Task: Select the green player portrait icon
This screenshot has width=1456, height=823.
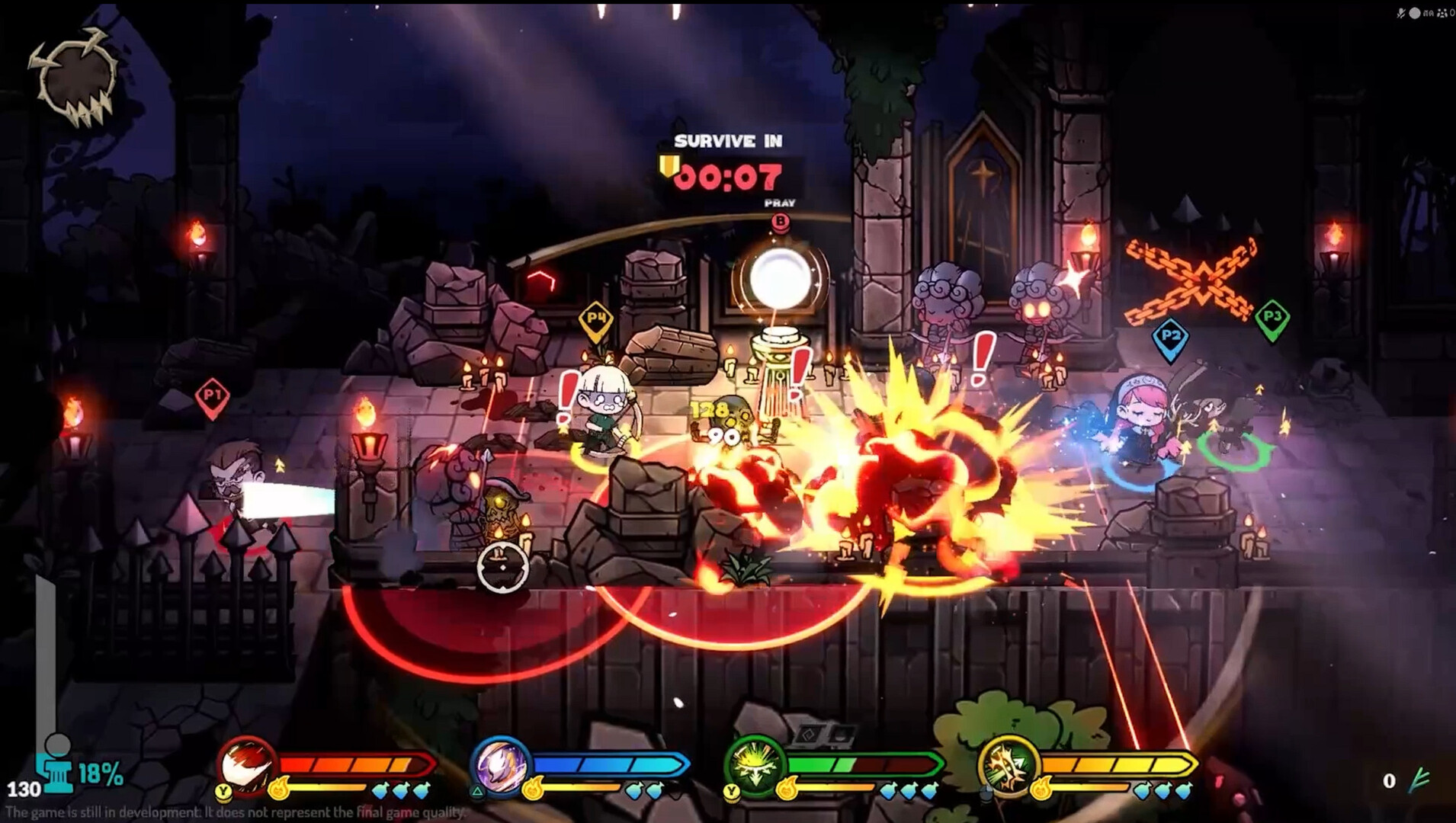Action: click(754, 764)
